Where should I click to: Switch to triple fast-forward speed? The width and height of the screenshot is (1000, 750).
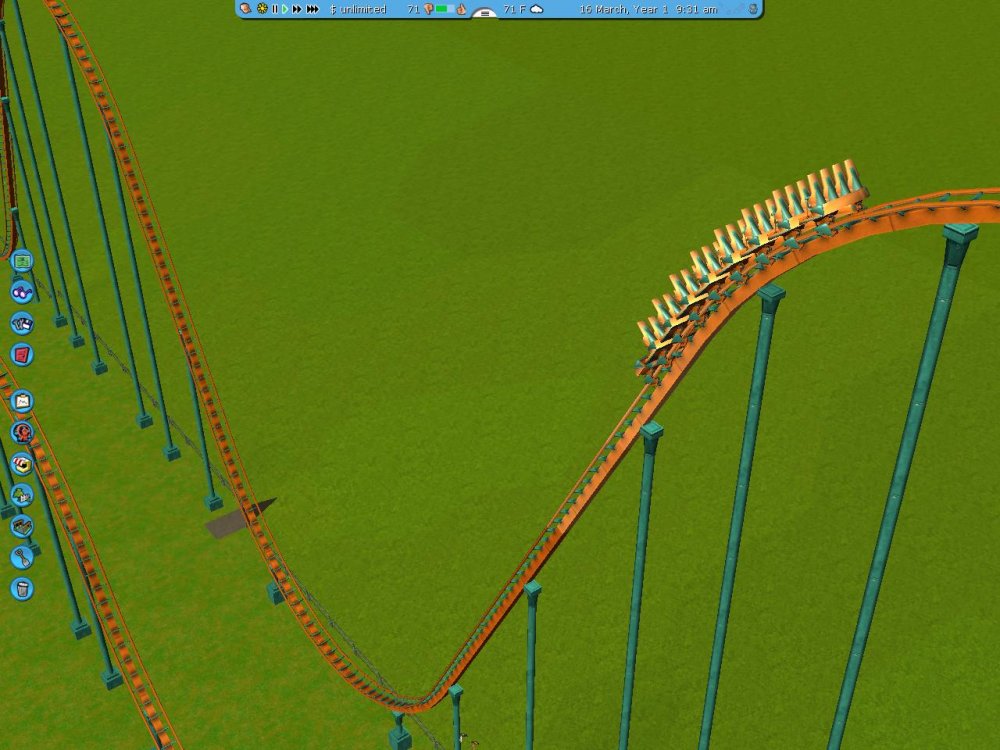pos(313,9)
